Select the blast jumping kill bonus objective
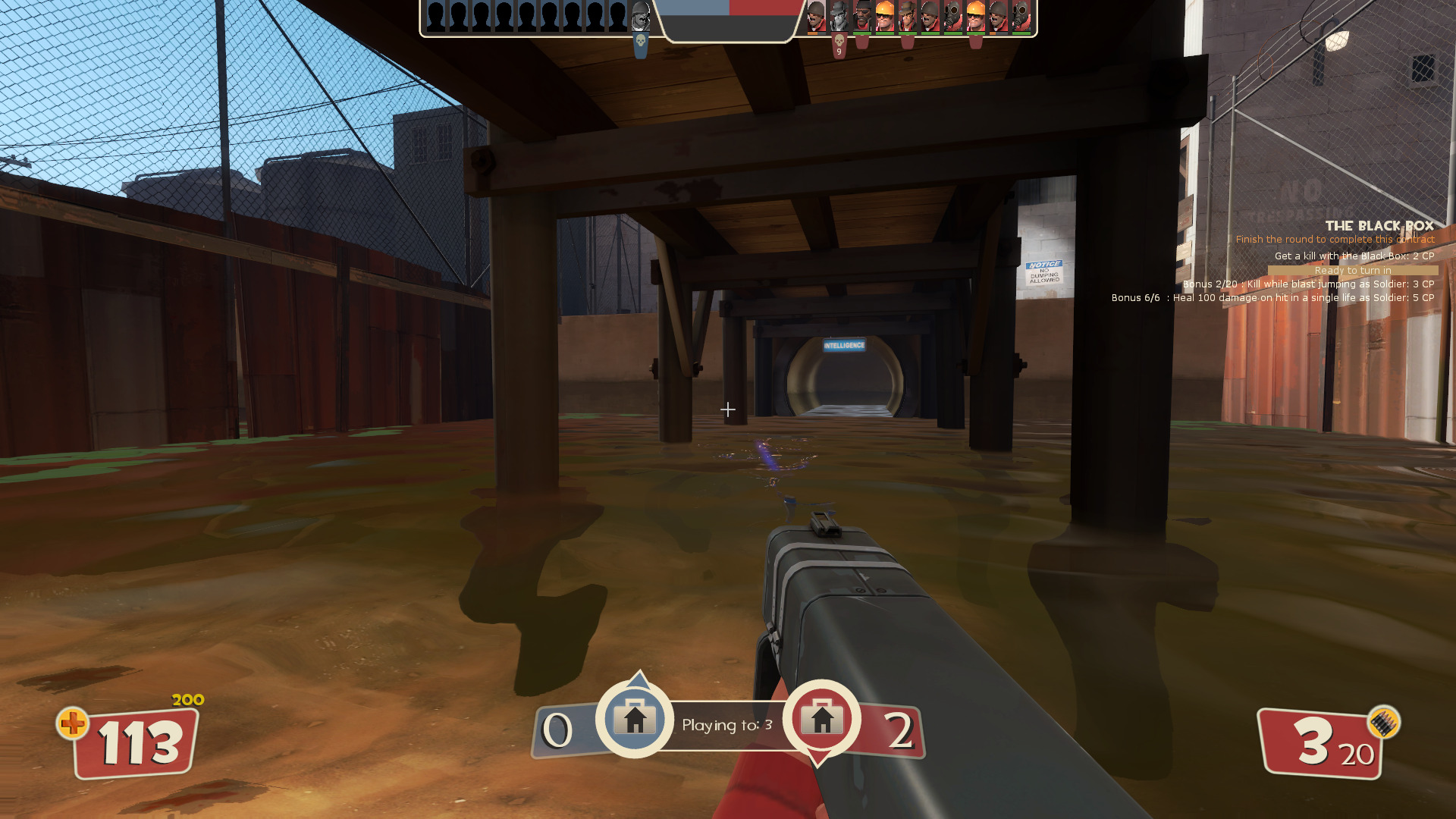 click(1308, 284)
